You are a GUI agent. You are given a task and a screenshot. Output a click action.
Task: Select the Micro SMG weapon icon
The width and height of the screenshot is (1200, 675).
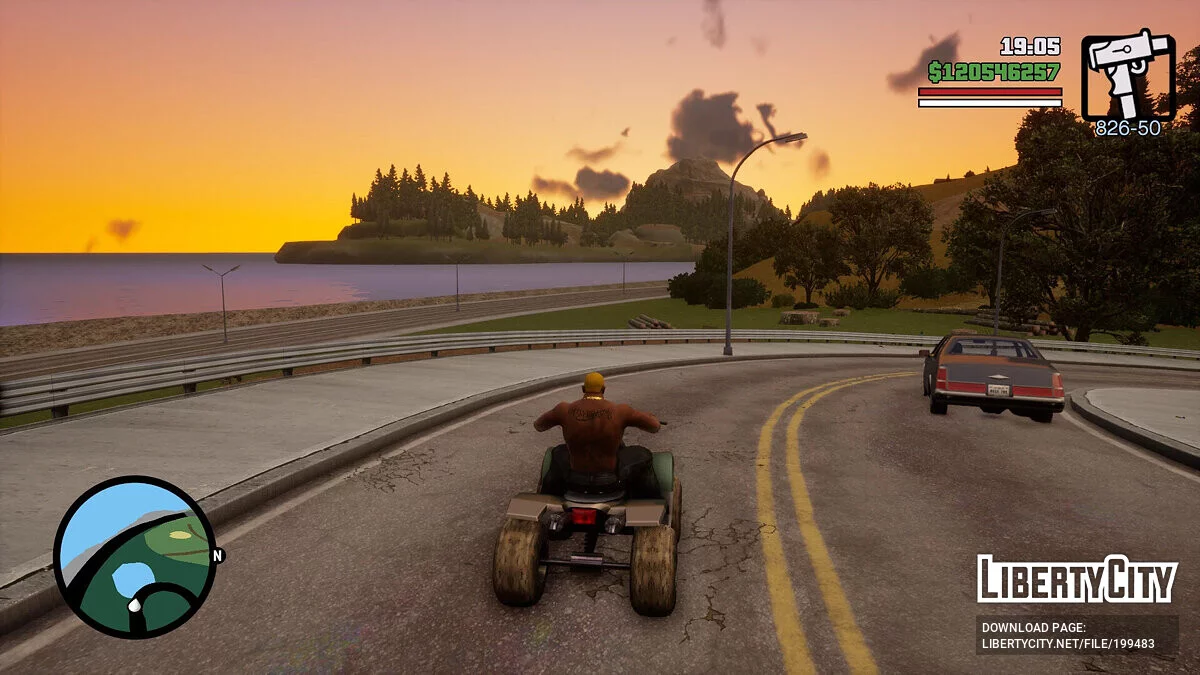[1128, 75]
